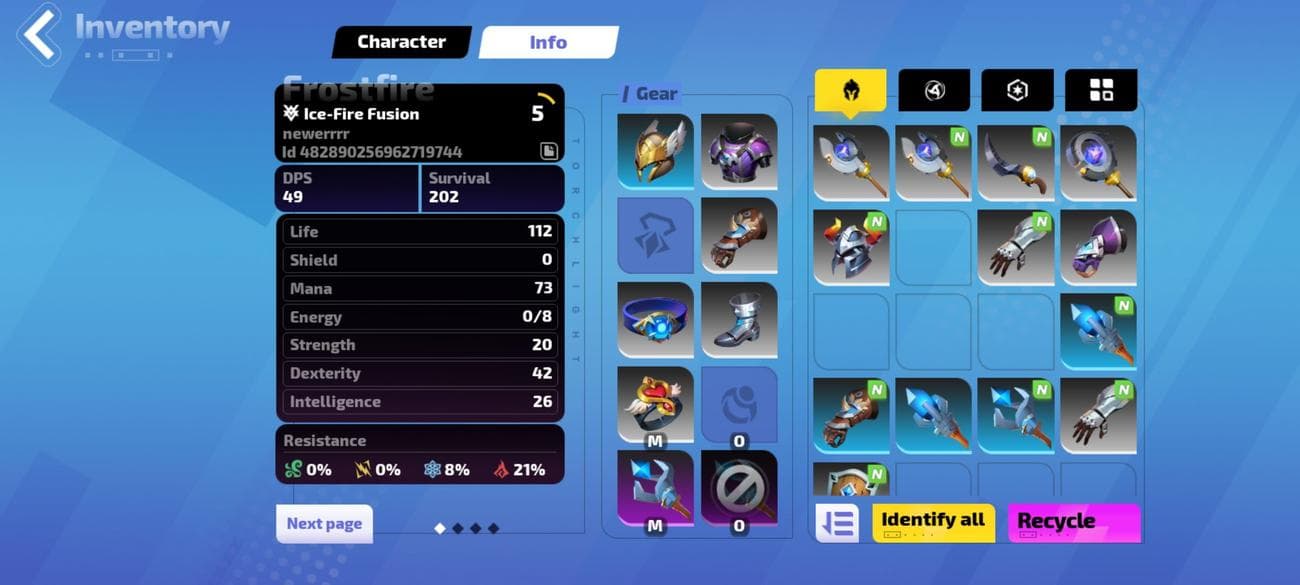The width and height of the screenshot is (1300, 585).
Task: Switch to the Character tab
Action: coord(401,42)
